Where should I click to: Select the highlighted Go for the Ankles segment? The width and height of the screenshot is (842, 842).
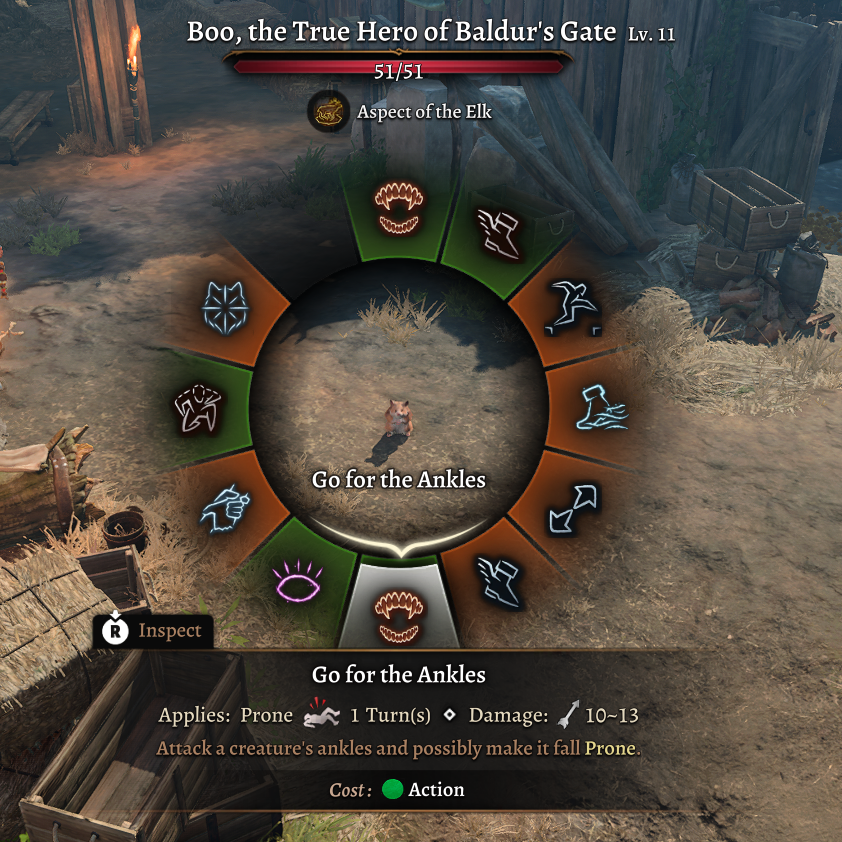(399, 607)
